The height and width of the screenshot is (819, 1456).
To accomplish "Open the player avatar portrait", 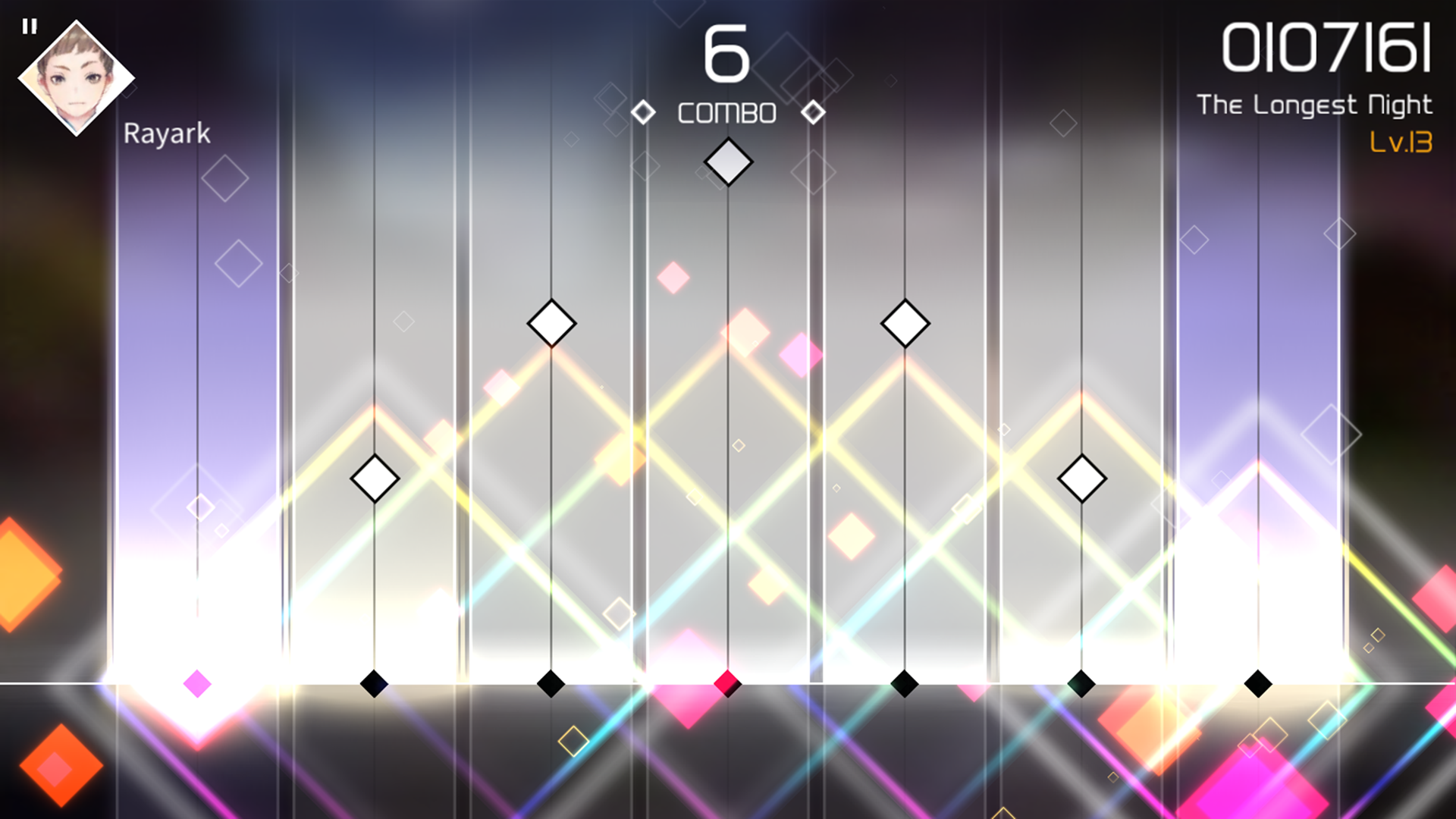I will [76, 76].
